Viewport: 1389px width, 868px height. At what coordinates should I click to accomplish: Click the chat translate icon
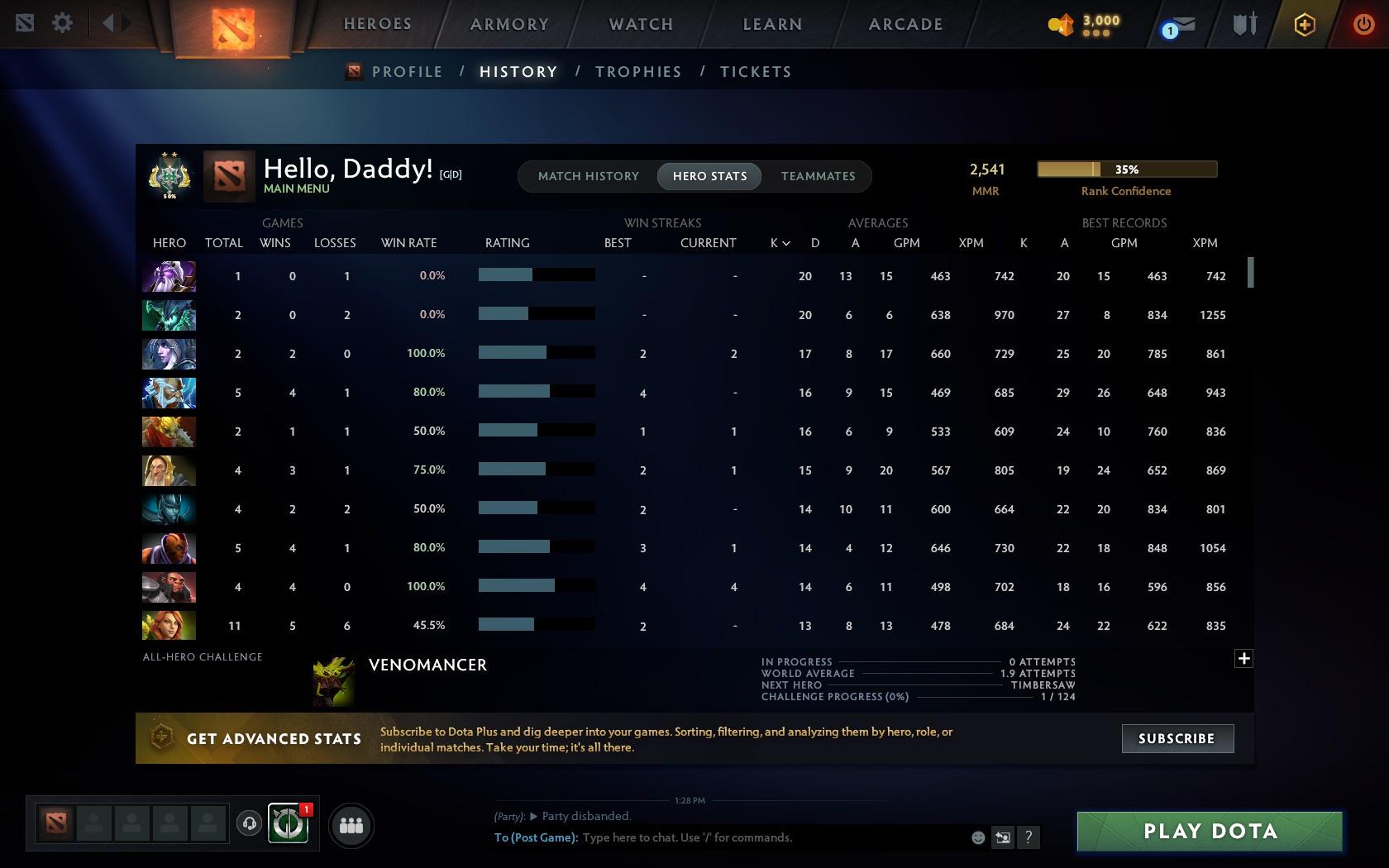[x=1003, y=837]
